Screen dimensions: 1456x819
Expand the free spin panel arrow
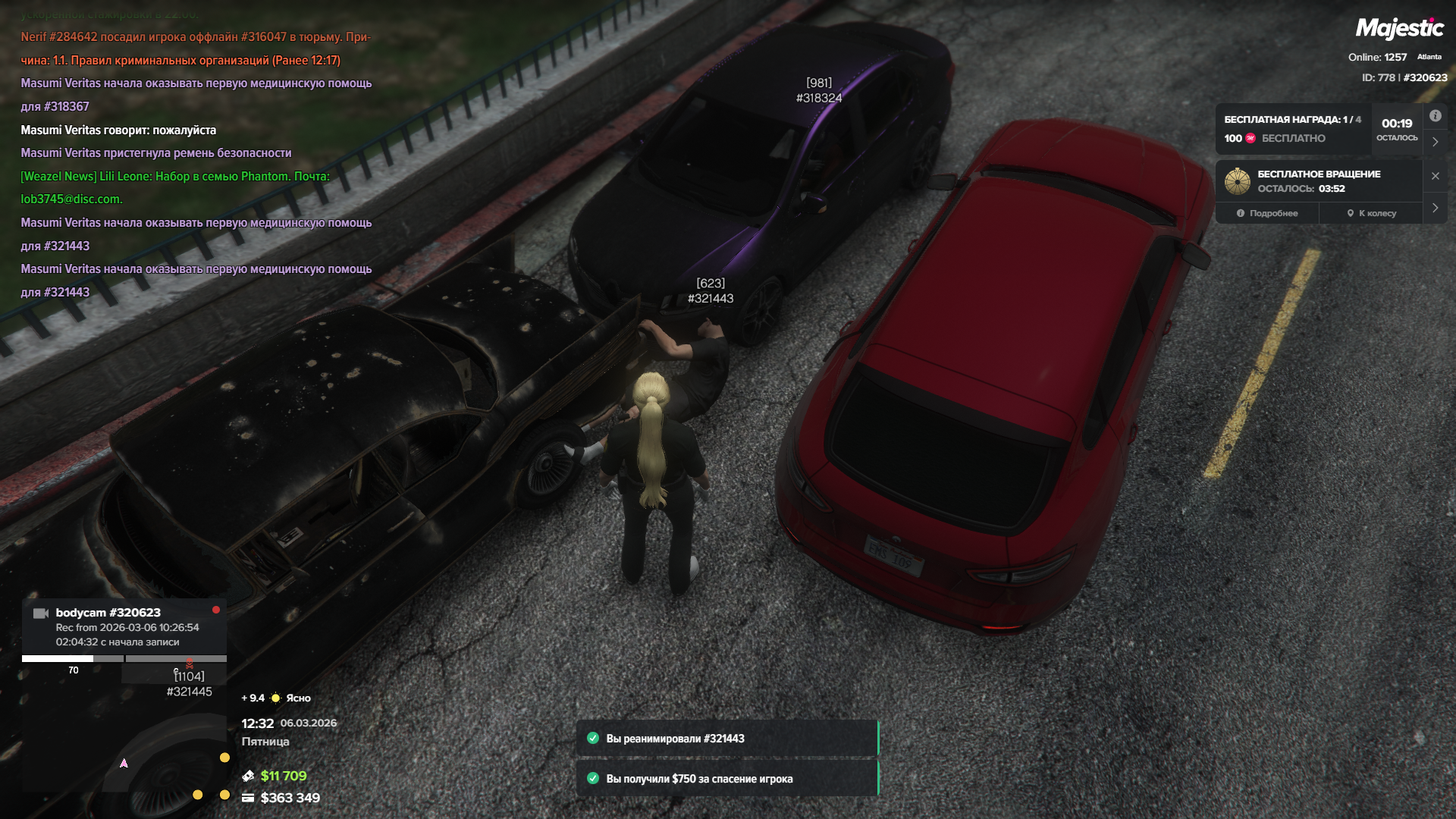coord(1435,208)
